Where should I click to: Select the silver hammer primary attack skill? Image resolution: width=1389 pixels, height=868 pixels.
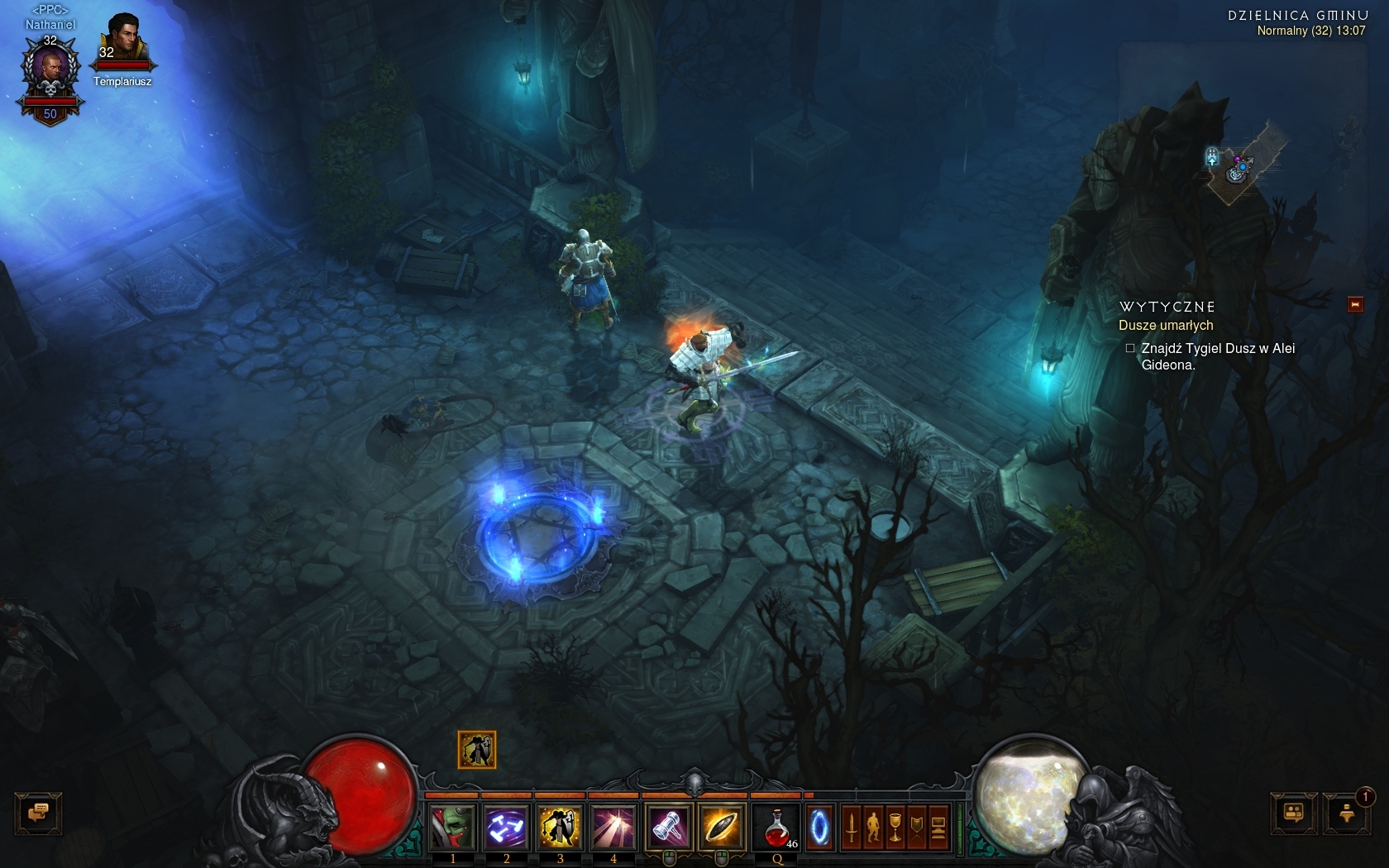pyautogui.click(x=668, y=827)
